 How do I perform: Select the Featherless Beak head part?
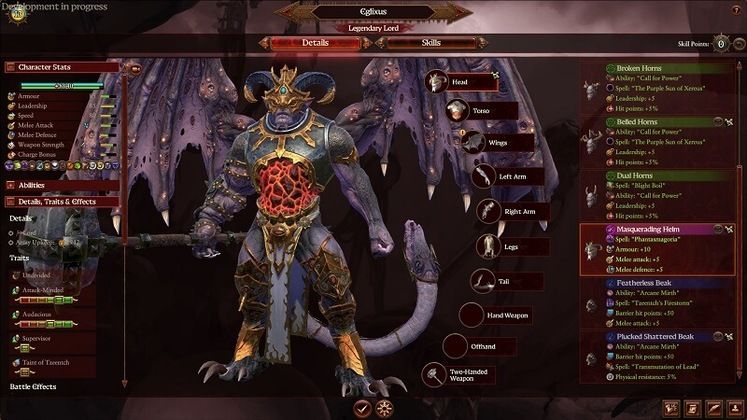click(664, 302)
